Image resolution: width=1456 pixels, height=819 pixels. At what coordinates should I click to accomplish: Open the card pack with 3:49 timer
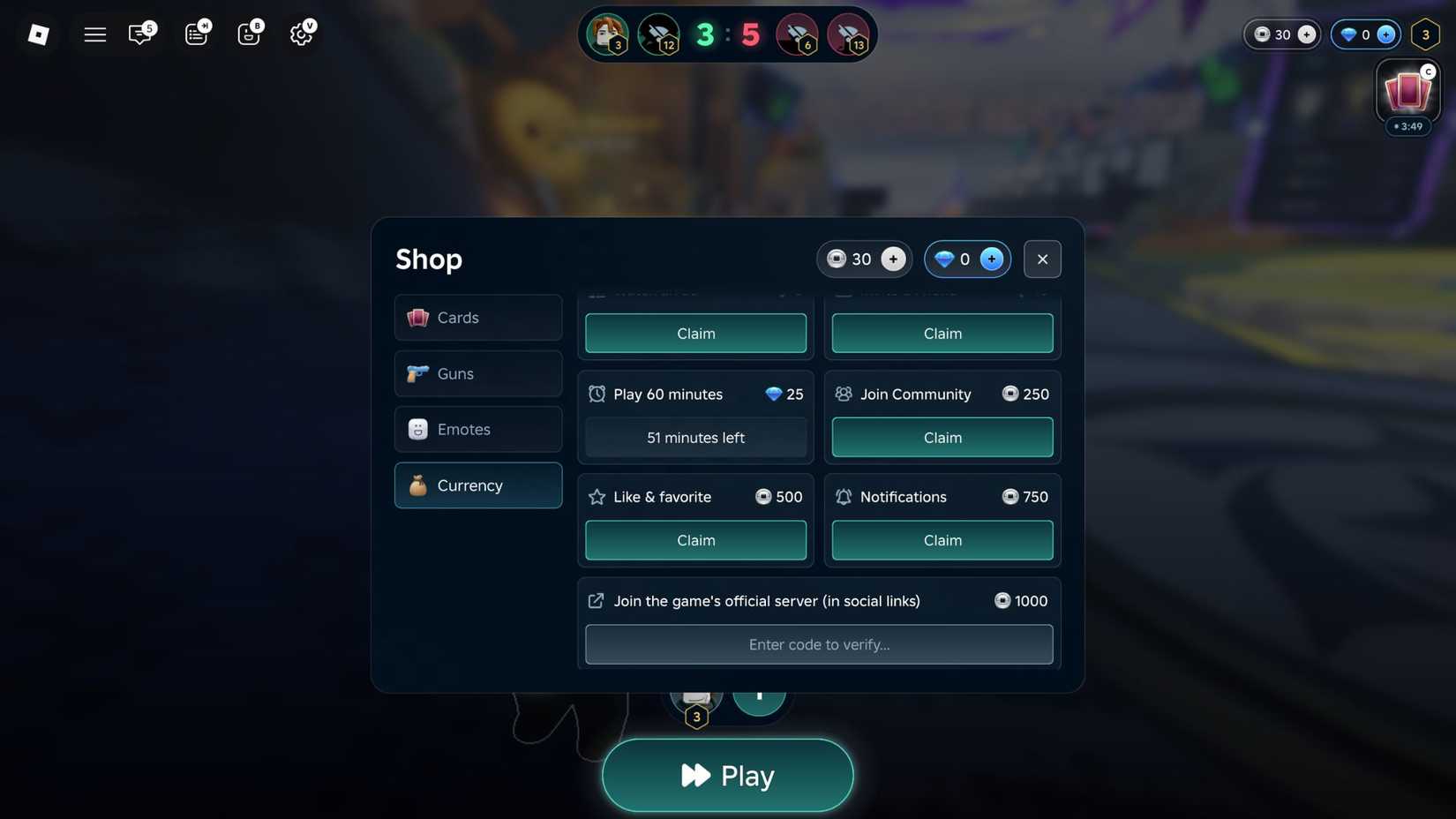pos(1407,93)
